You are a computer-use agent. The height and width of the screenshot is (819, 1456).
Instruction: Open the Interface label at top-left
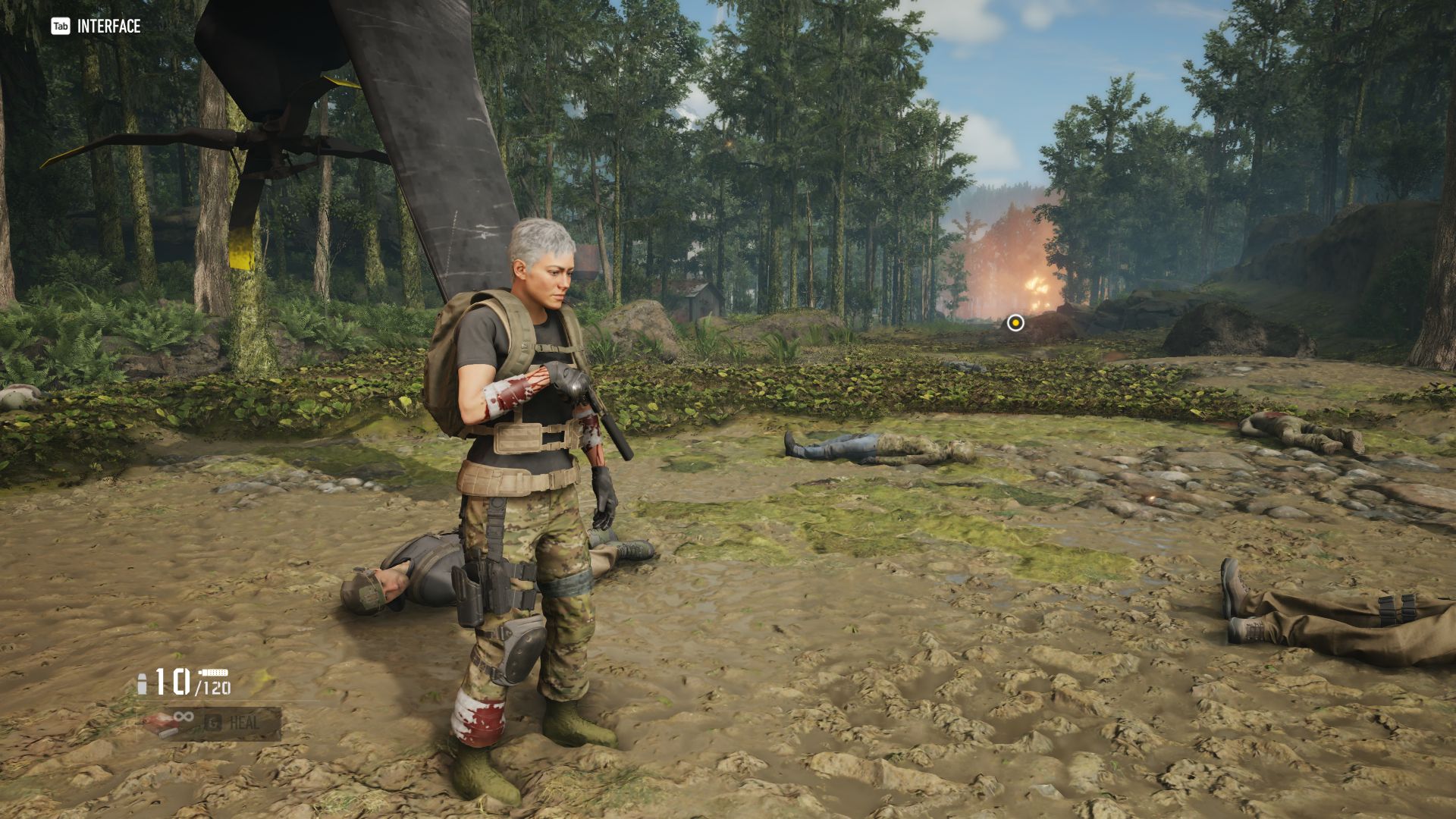click(x=96, y=27)
